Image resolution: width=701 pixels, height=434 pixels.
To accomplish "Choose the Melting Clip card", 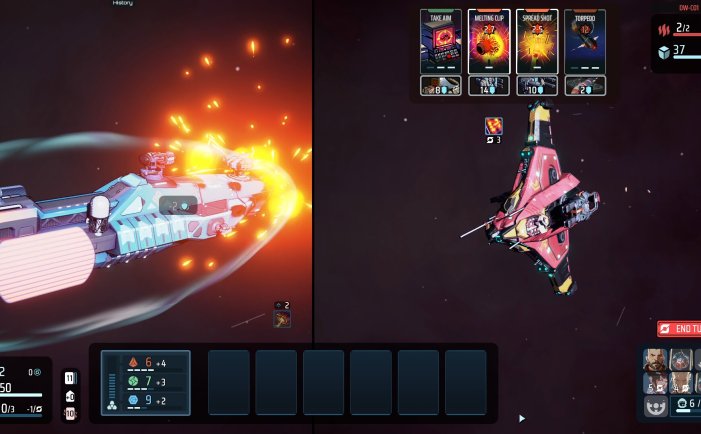I will [x=488, y=42].
